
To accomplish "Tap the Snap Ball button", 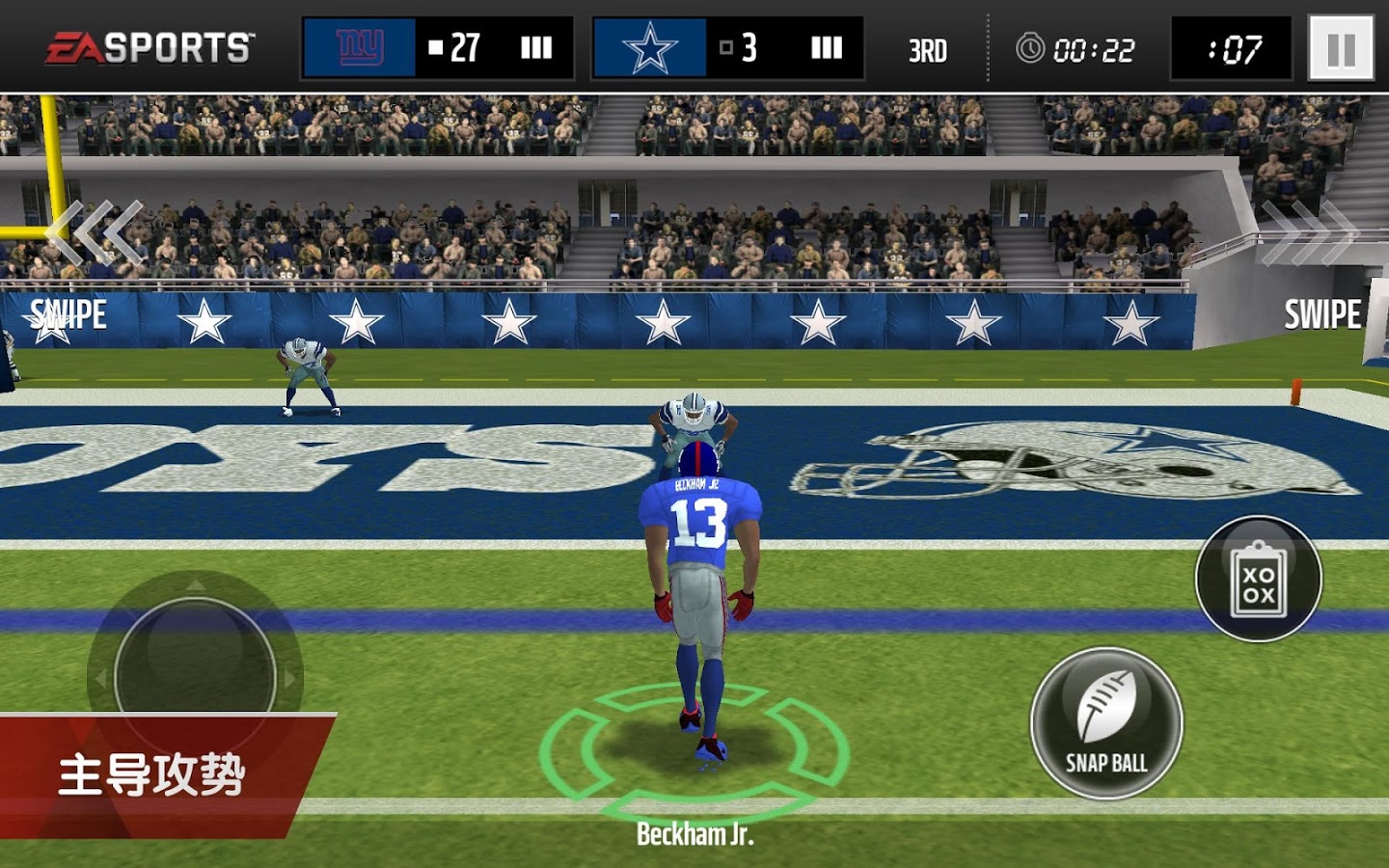I will pos(1106,723).
